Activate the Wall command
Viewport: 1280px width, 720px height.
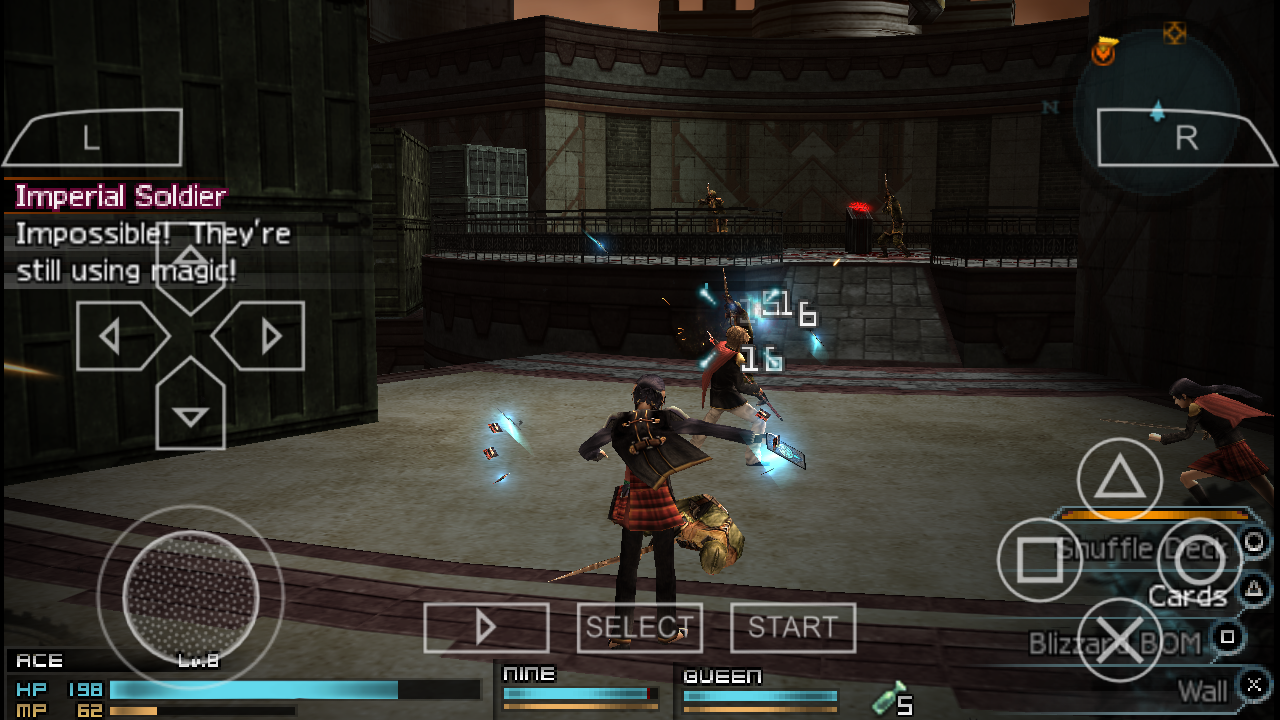click(1202, 690)
